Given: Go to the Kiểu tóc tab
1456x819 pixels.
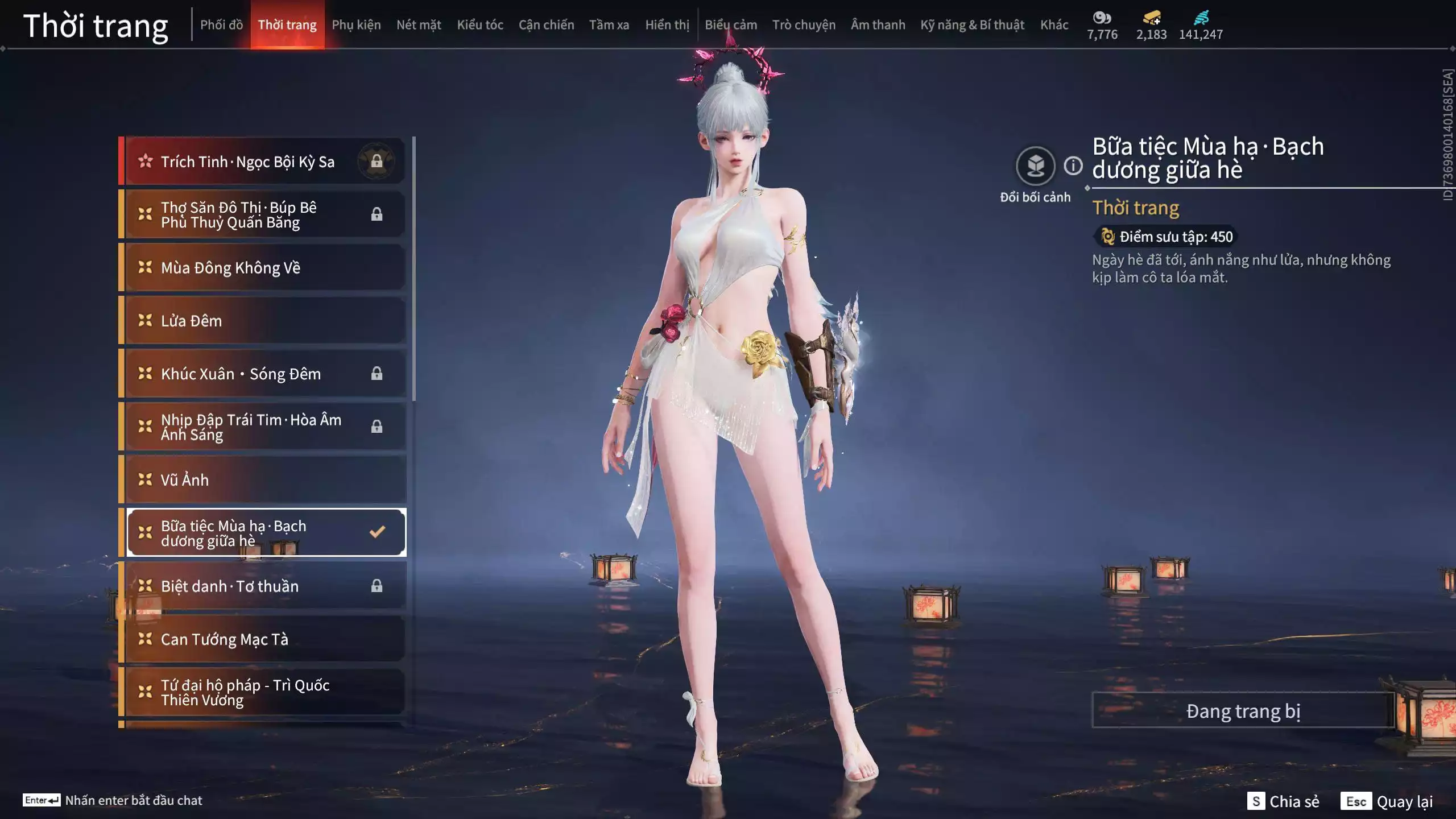Looking at the screenshot, I should click(x=480, y=25).
